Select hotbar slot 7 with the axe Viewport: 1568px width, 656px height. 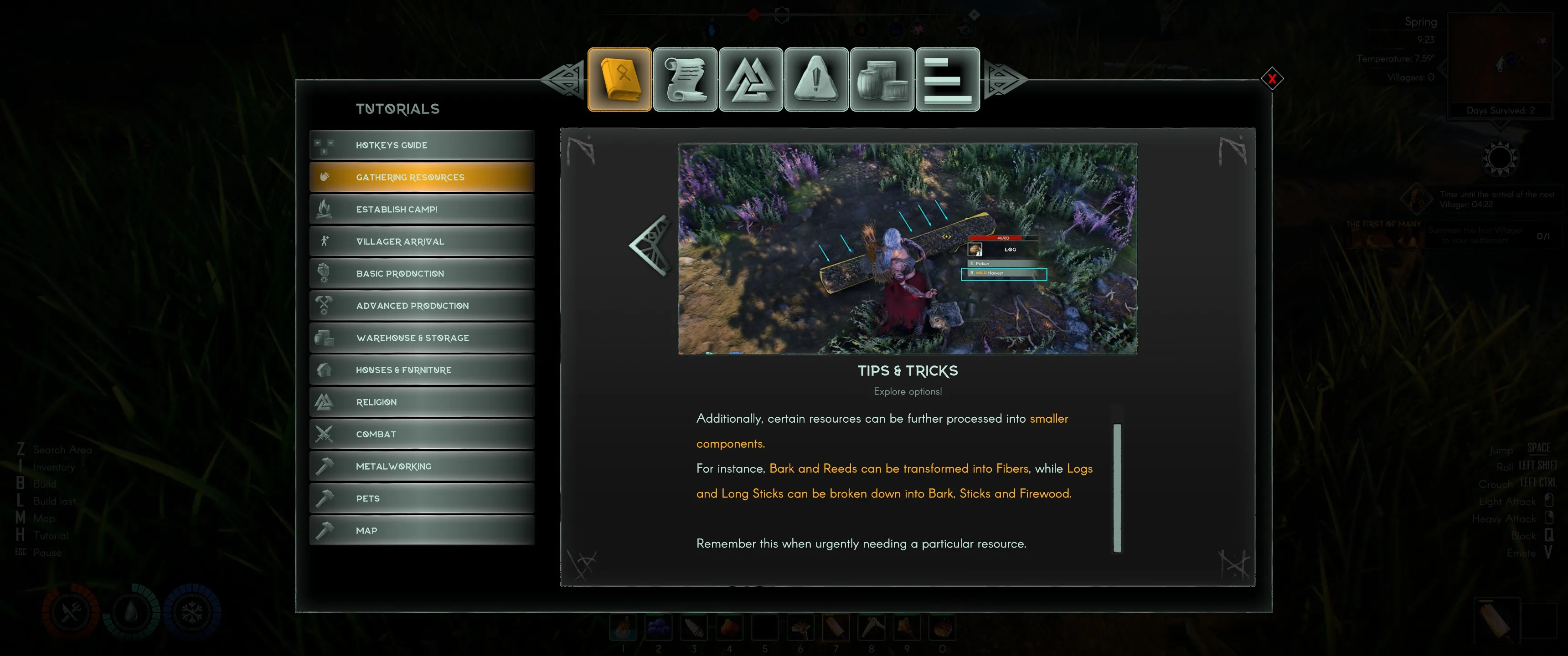coord(836,628)
